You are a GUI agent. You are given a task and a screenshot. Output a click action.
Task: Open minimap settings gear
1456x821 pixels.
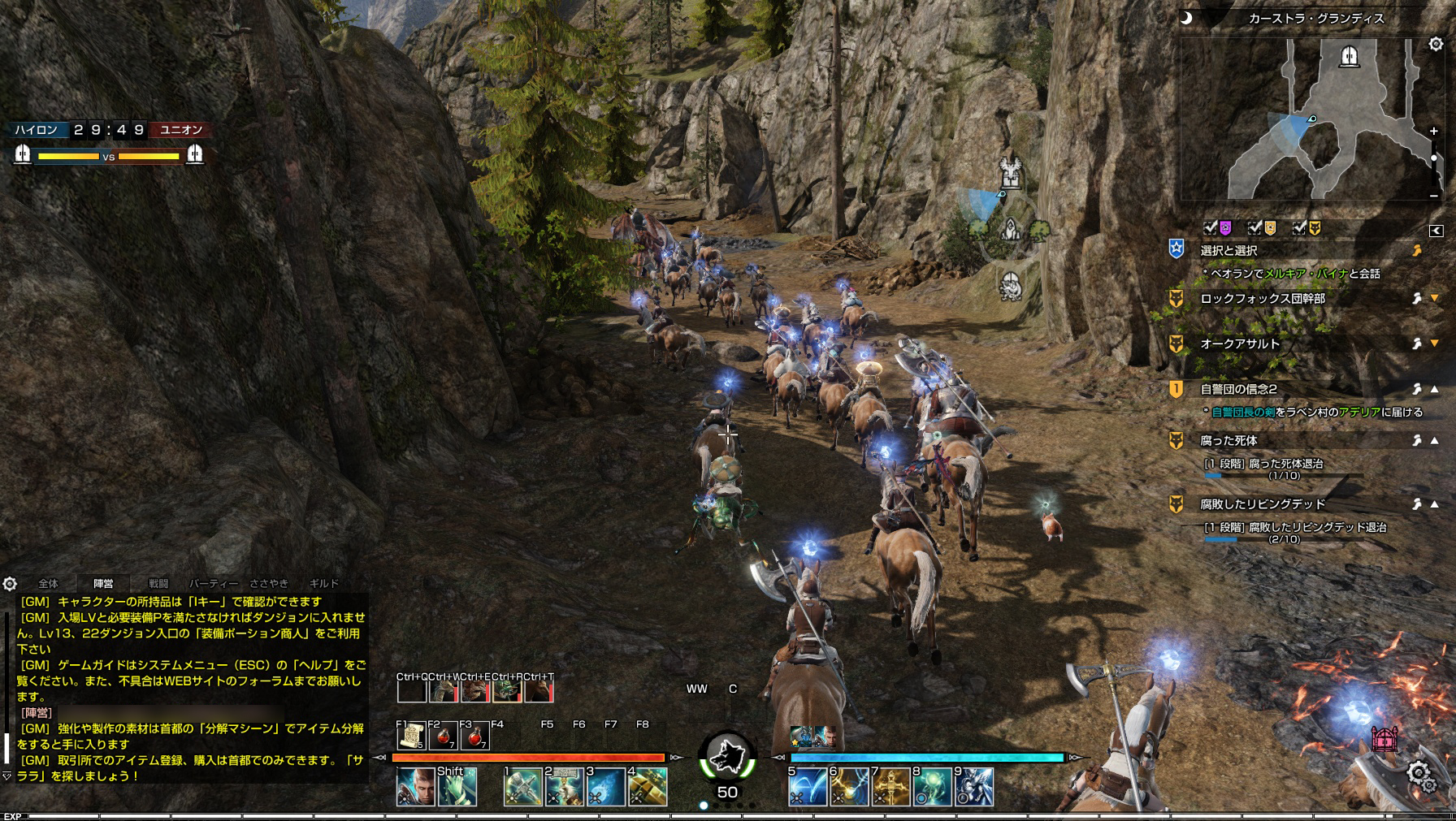click(x=1436, y=45)
